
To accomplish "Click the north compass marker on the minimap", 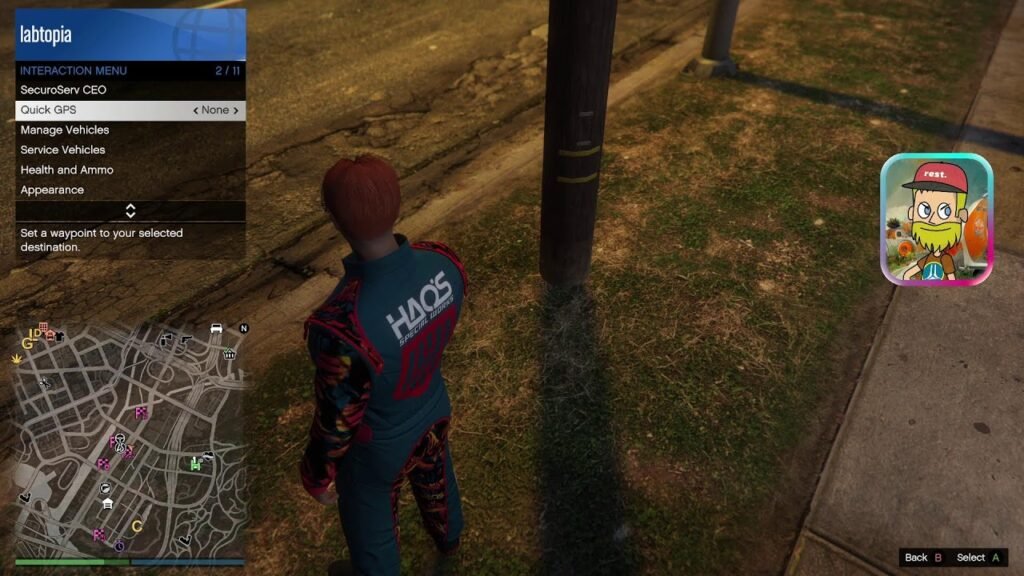I will tap(243, 328).
